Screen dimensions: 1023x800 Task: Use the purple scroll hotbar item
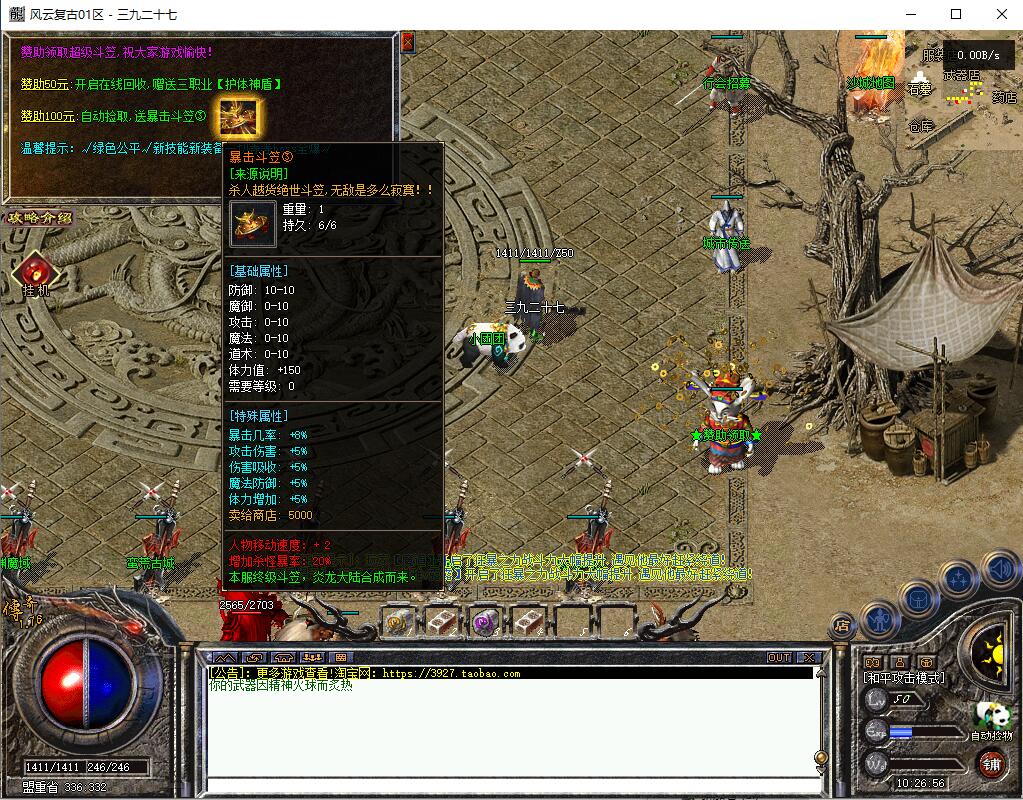pos(485,621)
